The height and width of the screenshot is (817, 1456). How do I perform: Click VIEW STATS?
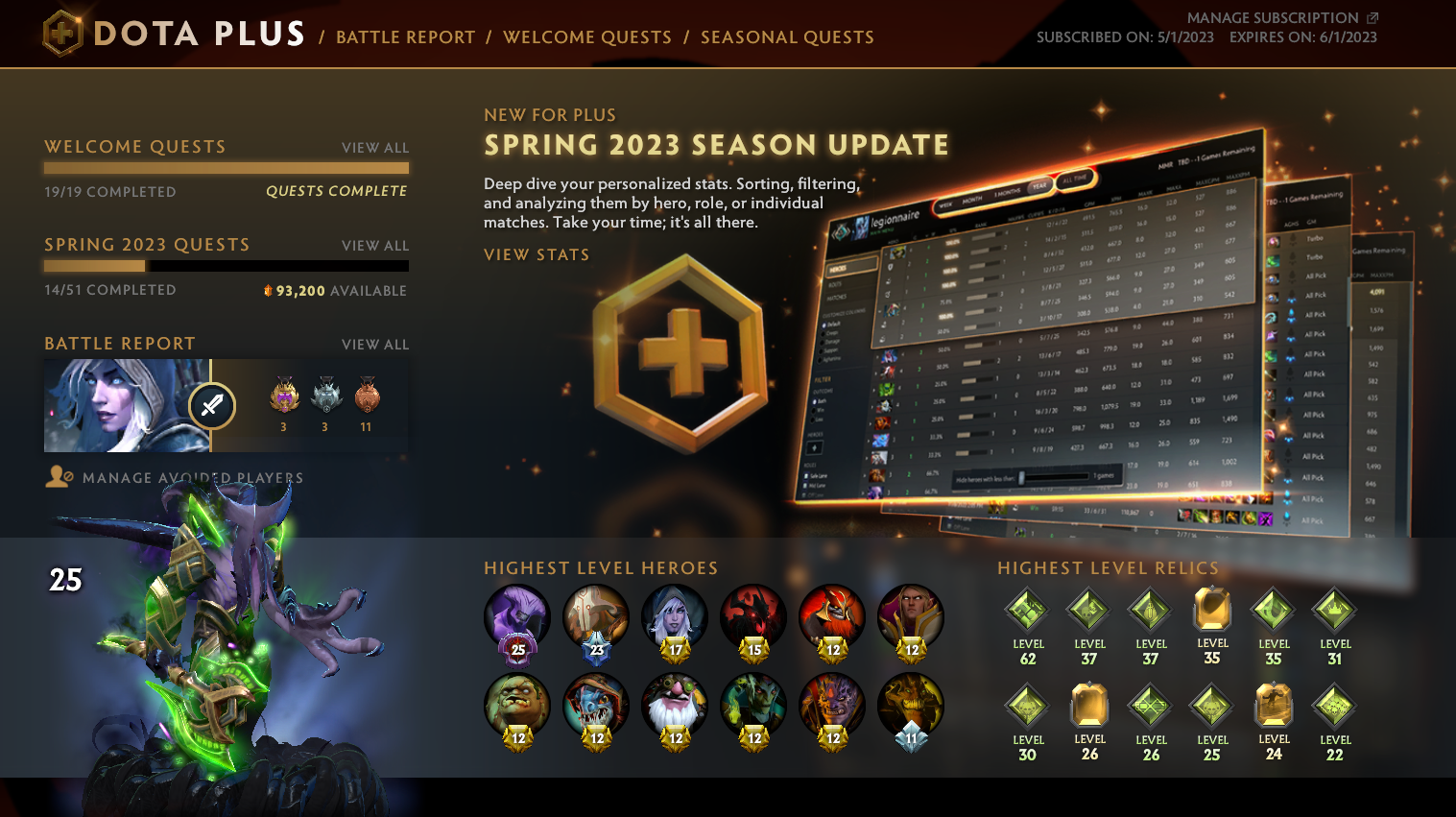tap(536, 254)
